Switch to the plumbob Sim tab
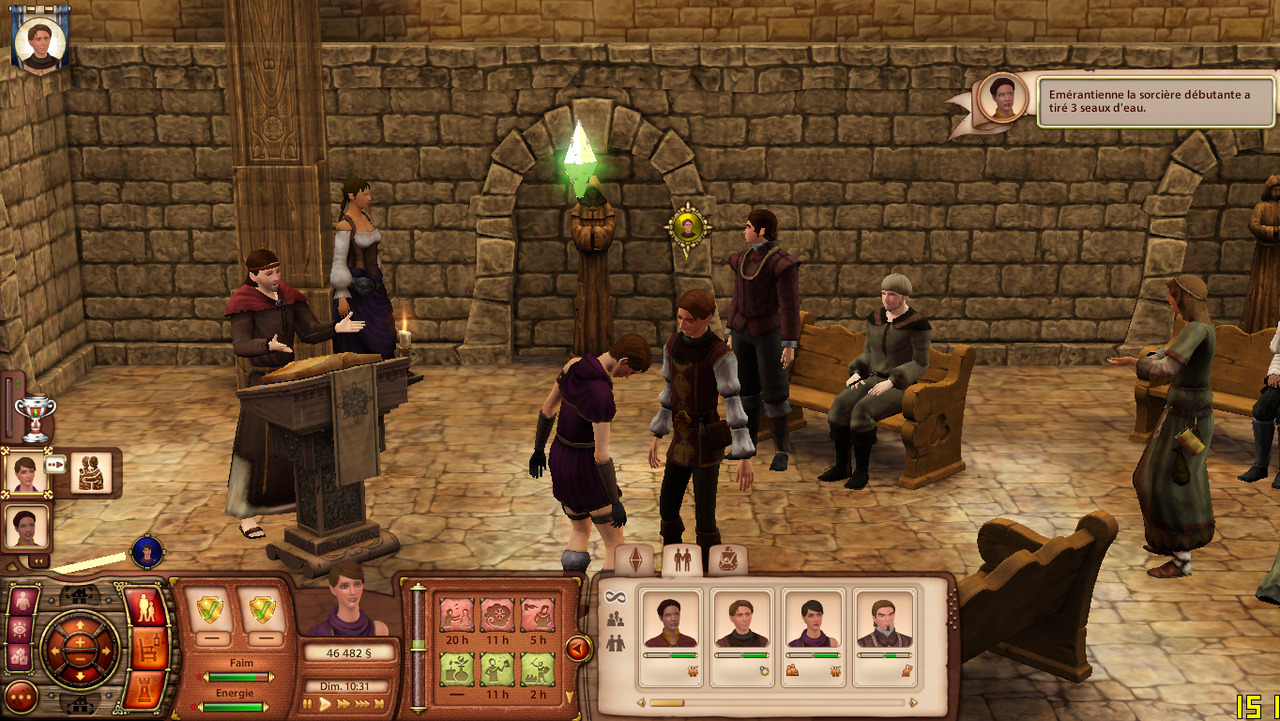1280x721 pixels. (634, 561)
